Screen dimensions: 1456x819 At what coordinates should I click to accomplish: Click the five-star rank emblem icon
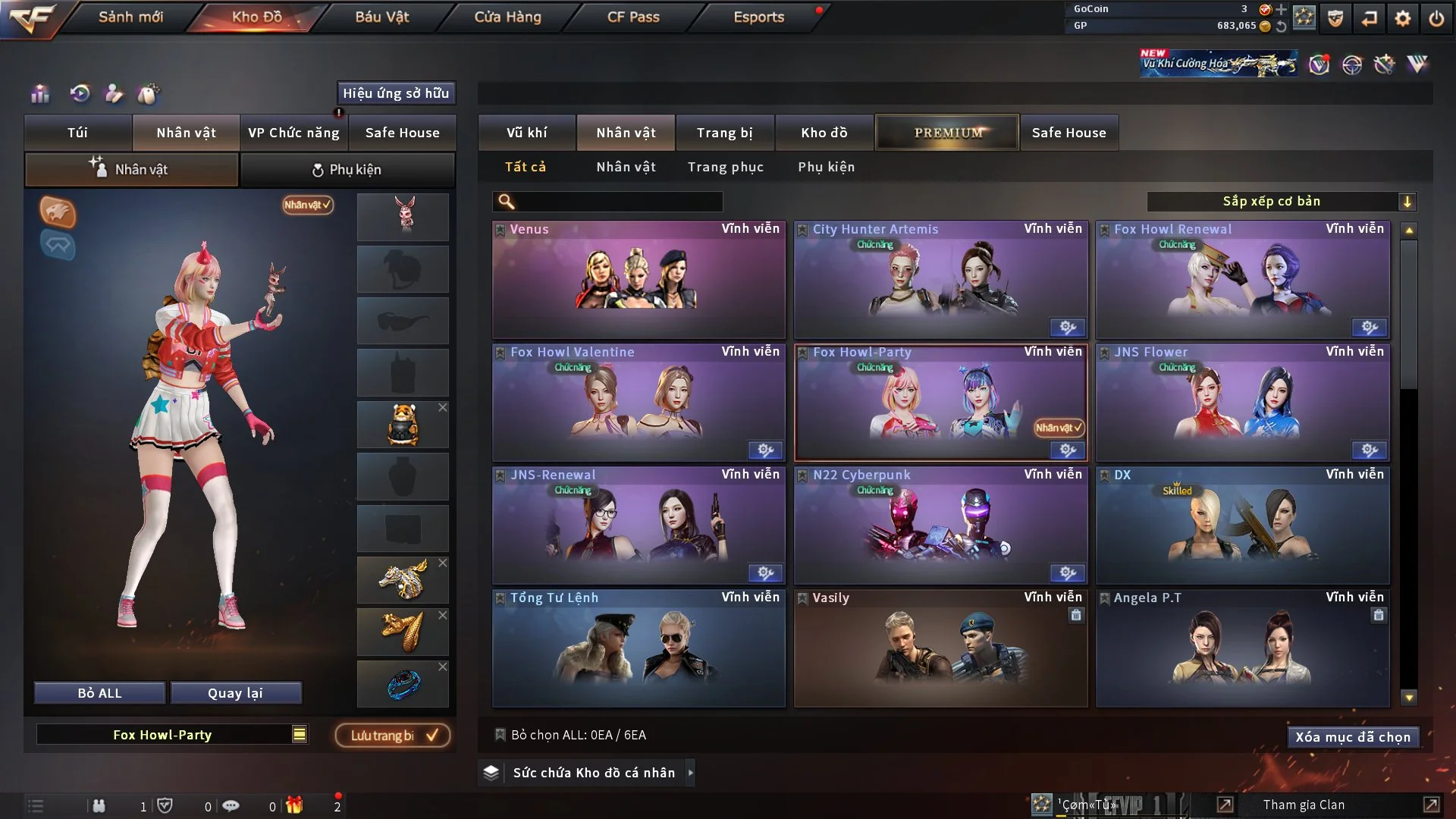pos(1304,18)
